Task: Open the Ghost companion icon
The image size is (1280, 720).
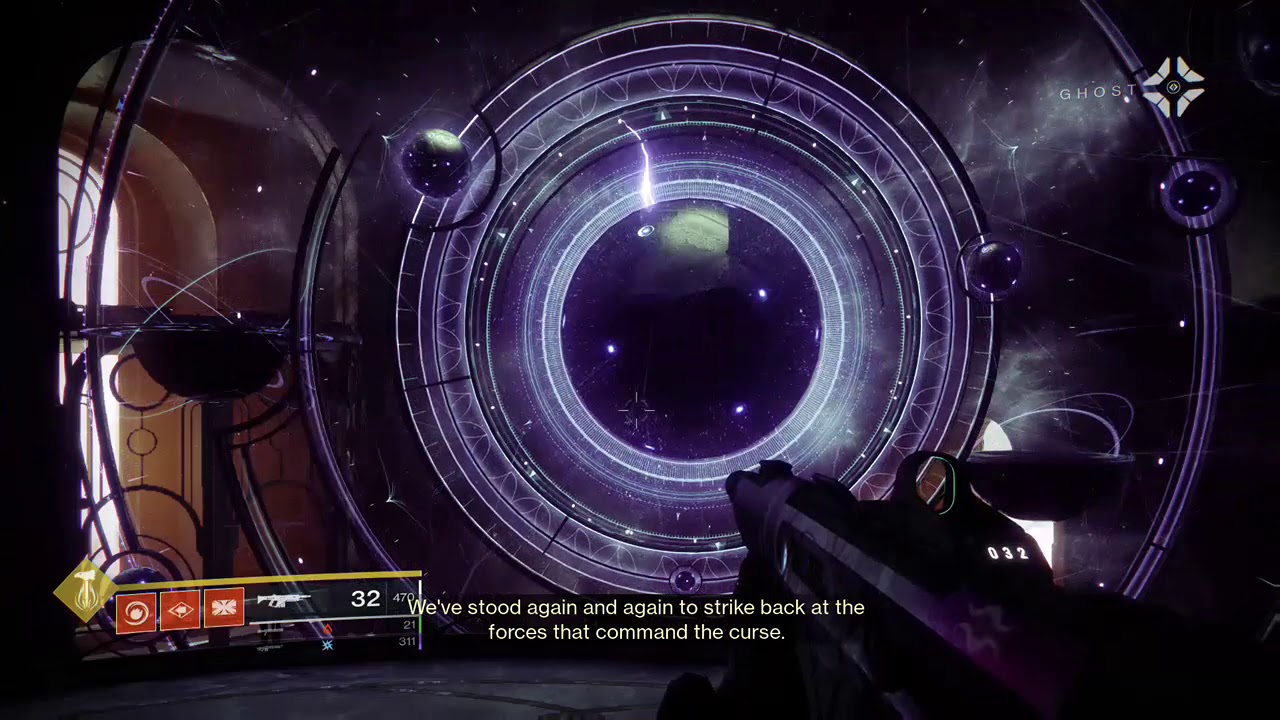Action: click(x=1173, y=88)
